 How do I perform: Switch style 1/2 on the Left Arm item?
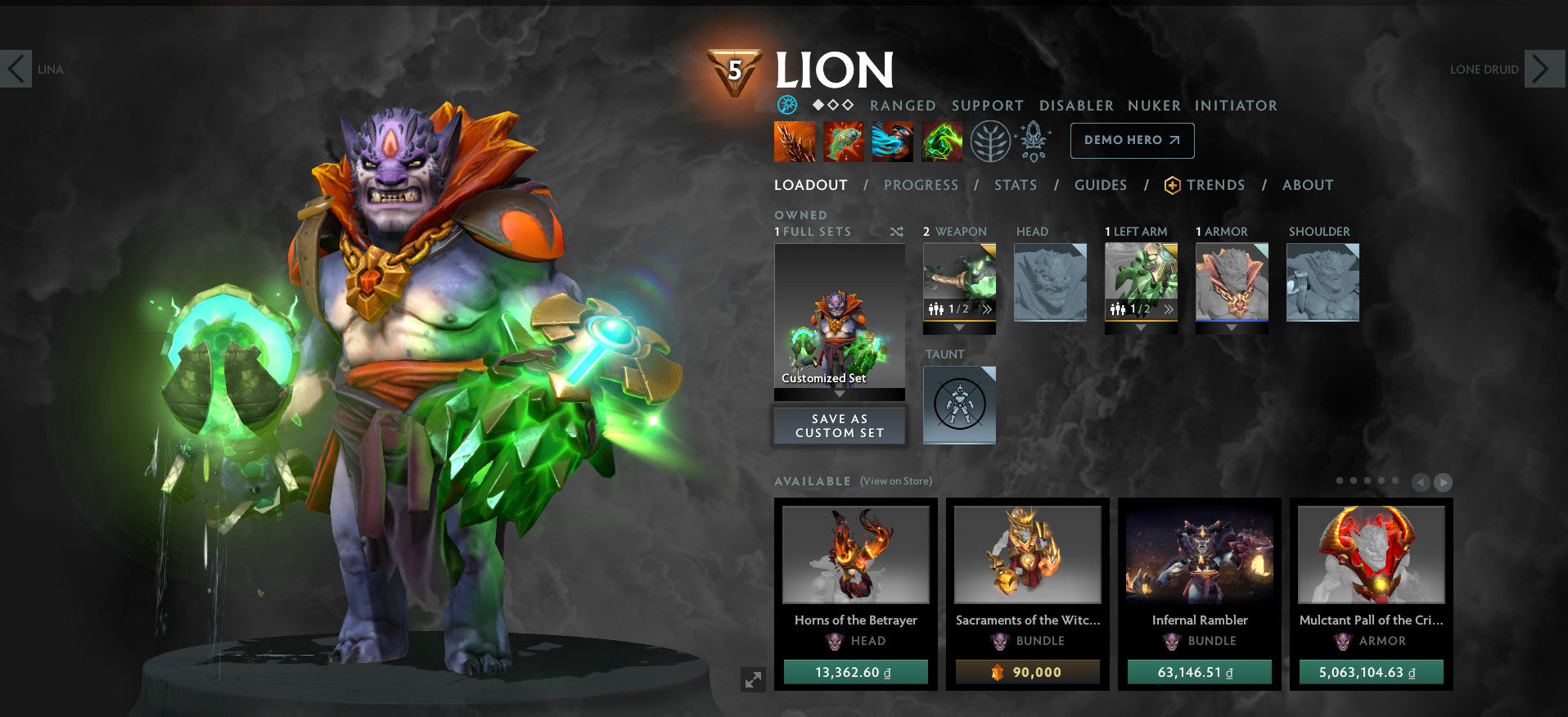pyautogui.click(x=1128, y=309)
